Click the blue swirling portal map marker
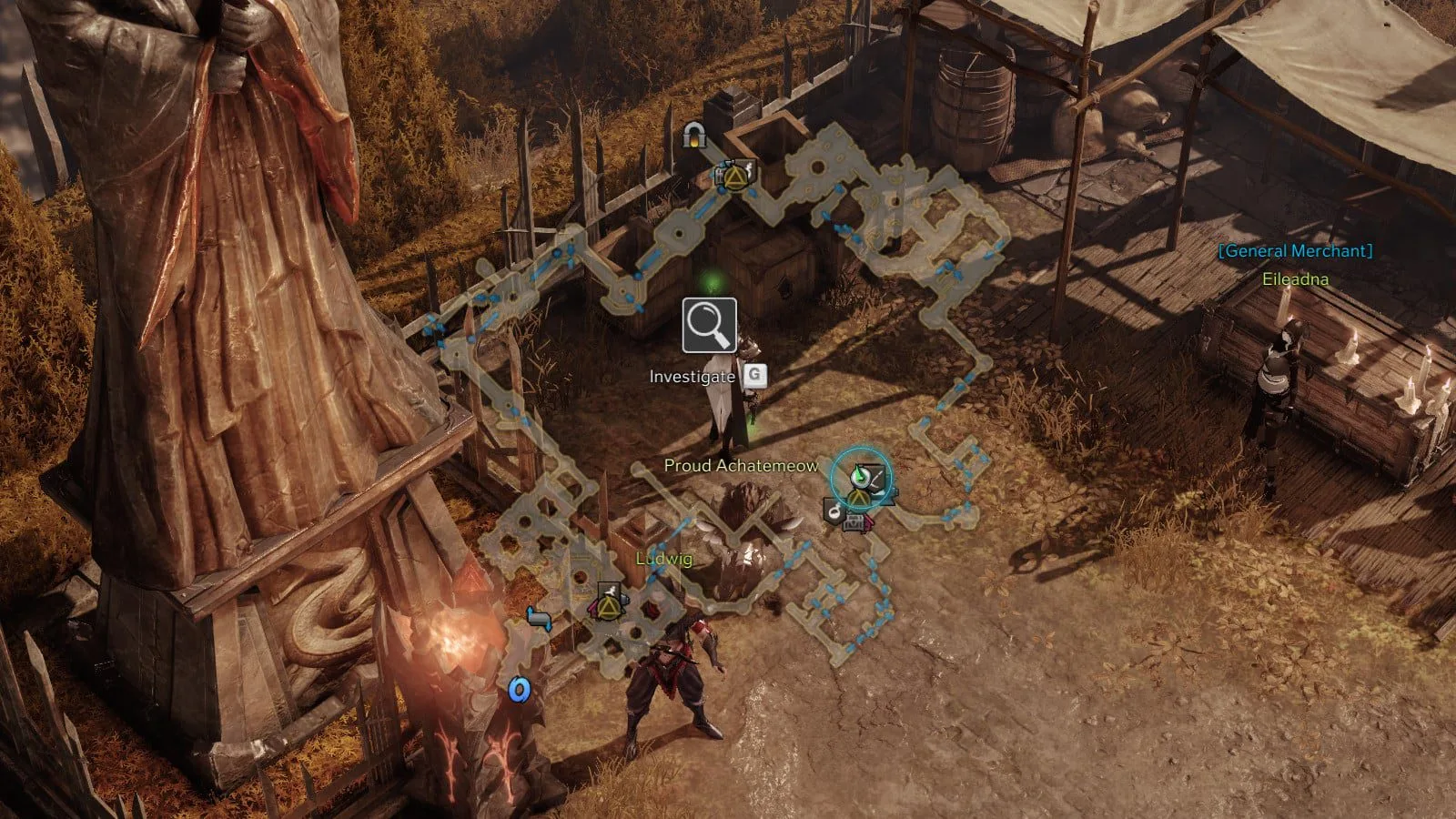 pos(519,691)
